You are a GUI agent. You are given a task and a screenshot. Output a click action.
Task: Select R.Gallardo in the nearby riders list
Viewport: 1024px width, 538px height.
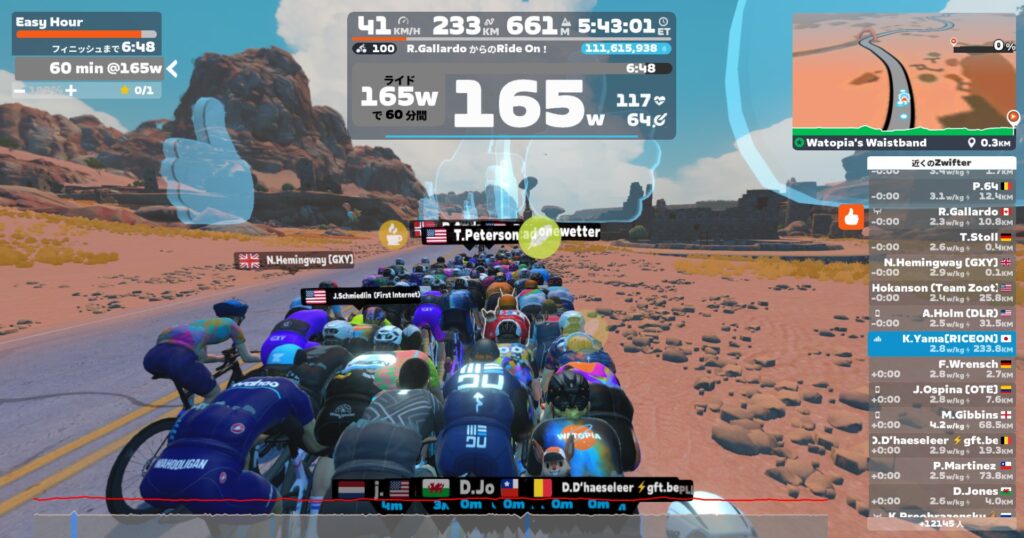point(941,217)
